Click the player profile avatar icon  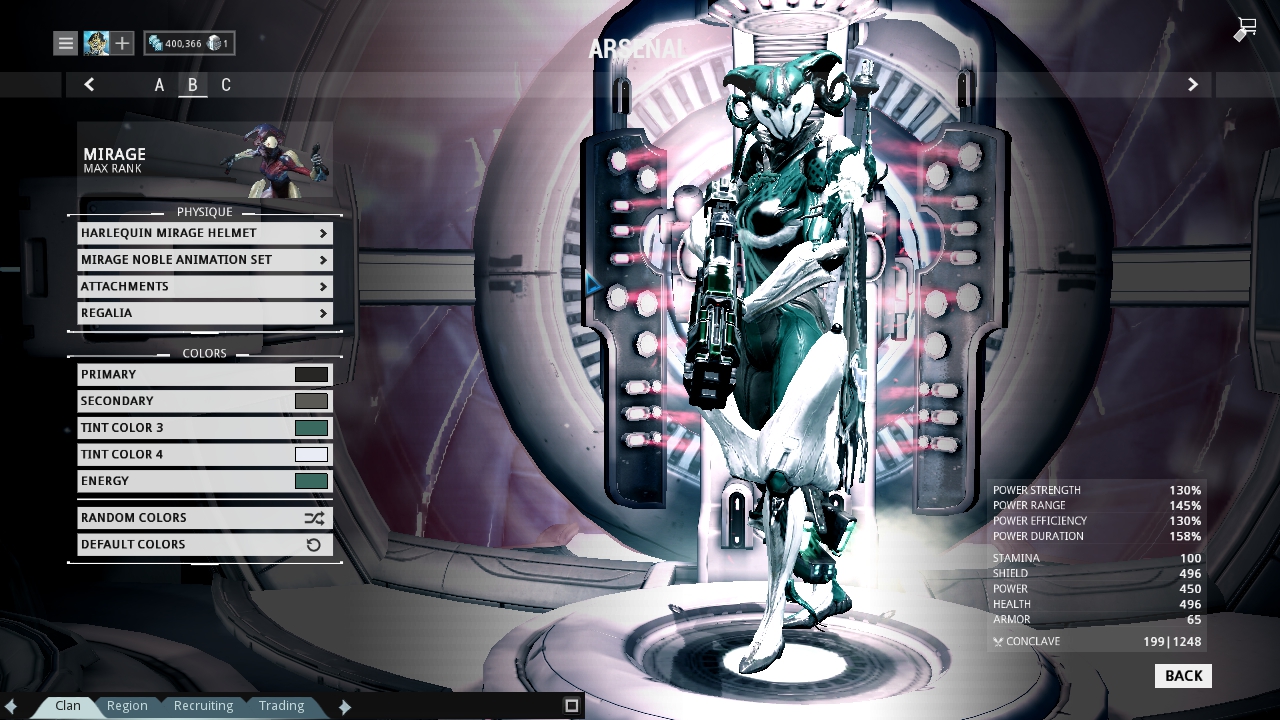[95, 43]
